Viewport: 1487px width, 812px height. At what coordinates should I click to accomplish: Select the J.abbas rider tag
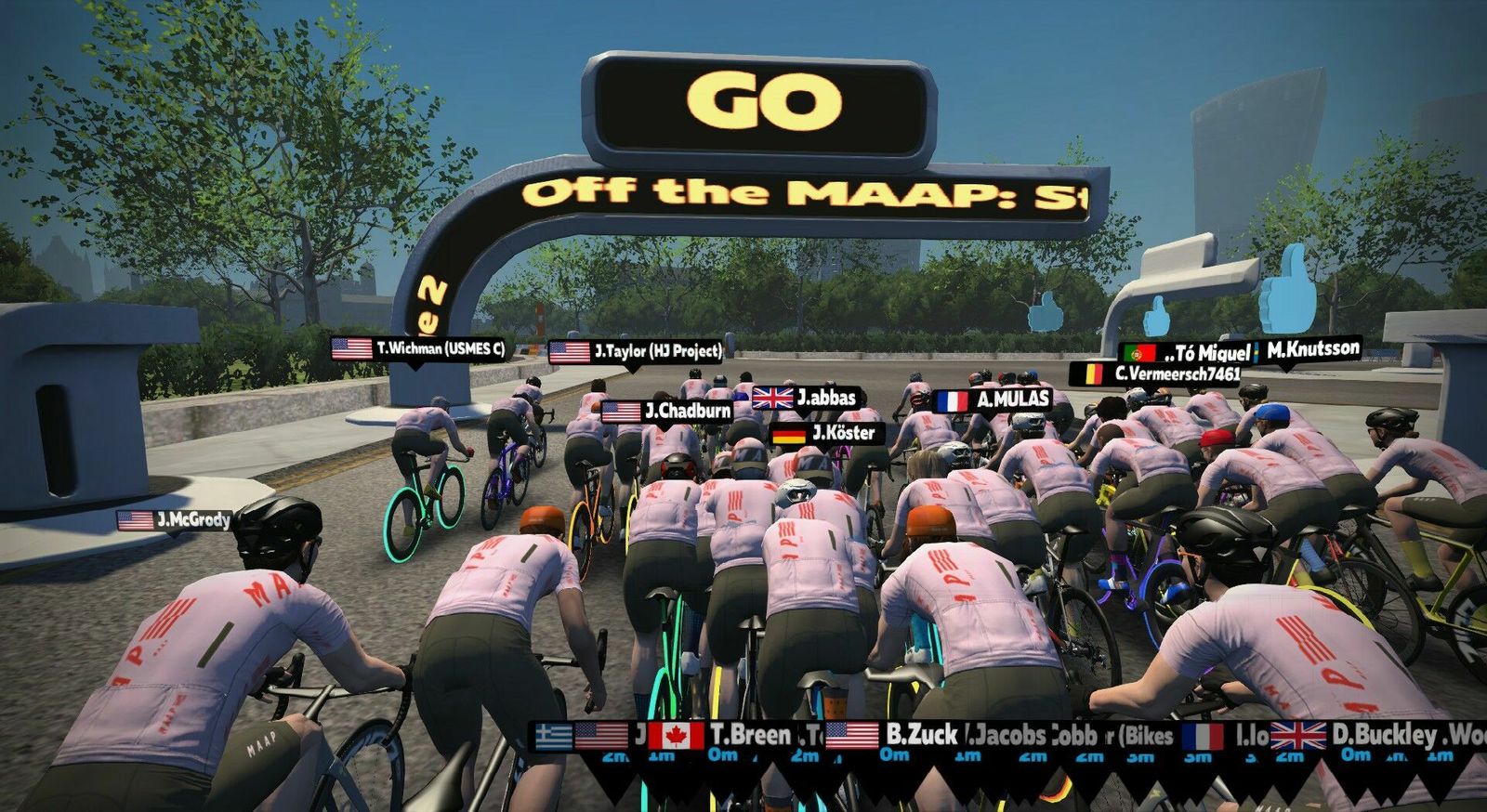[805, 398]
